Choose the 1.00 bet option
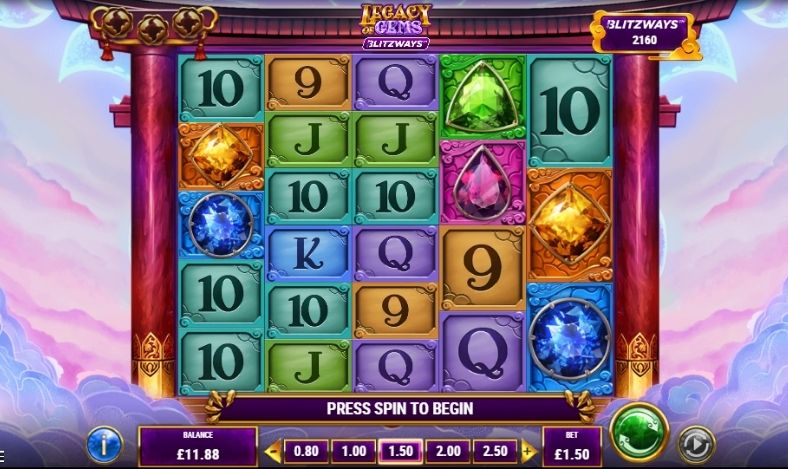This screenshot has width=788, height=469. point(352,451)
